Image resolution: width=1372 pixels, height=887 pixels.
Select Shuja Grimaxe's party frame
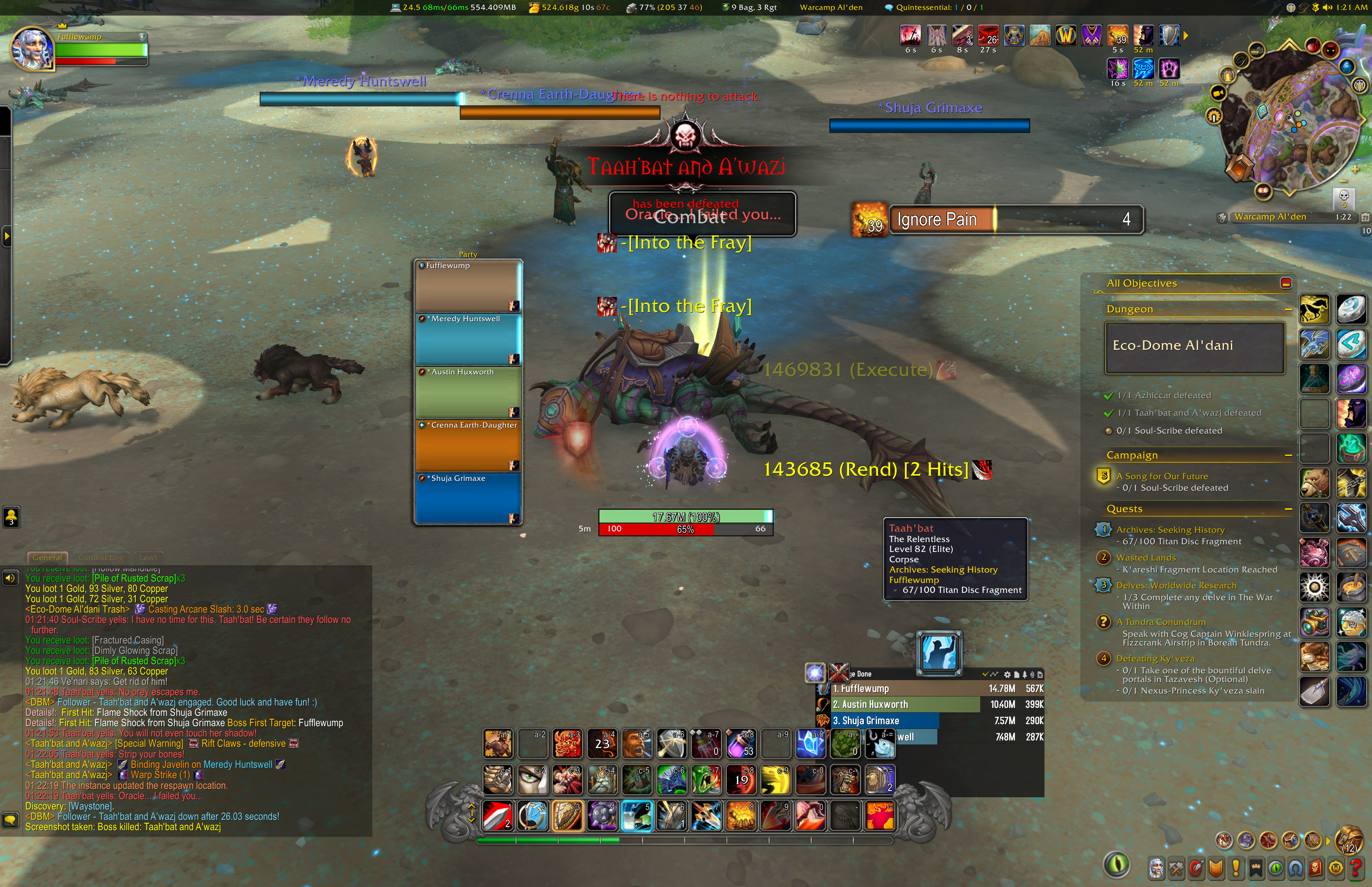[x=468, y=499]
